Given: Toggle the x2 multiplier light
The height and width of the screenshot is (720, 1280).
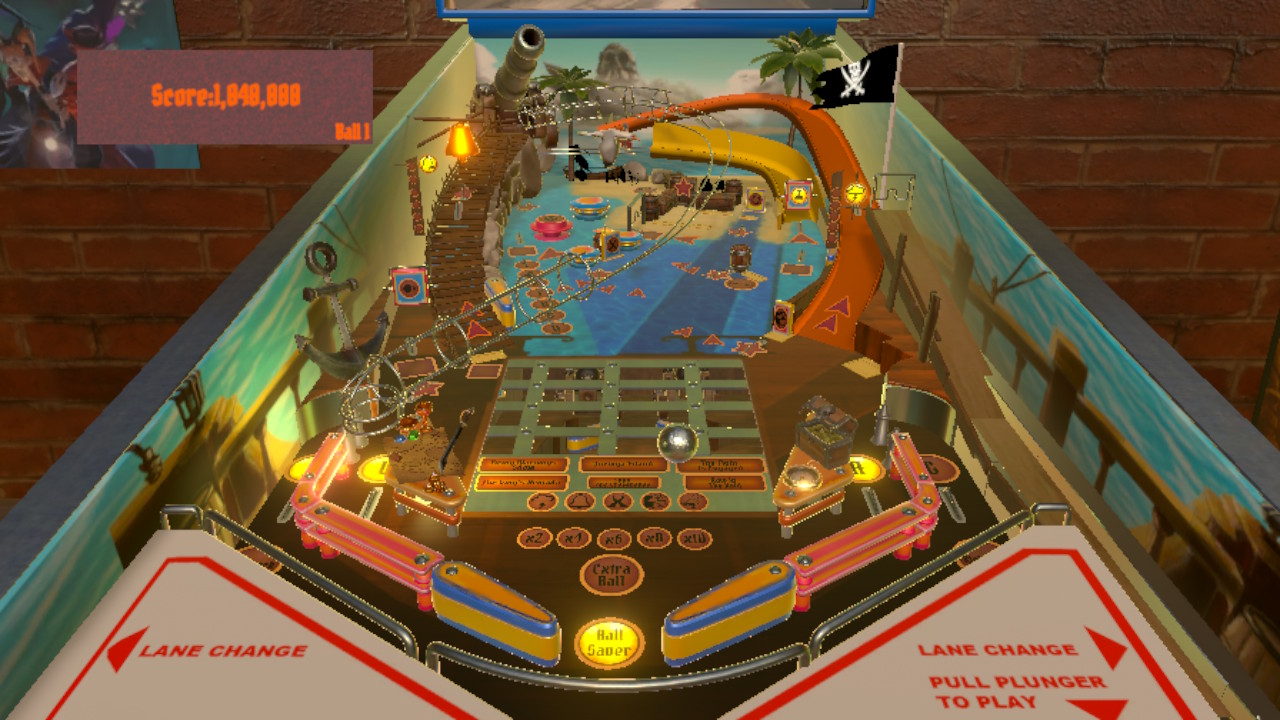Looking at the screenshot, I should (x=534, y=537).
